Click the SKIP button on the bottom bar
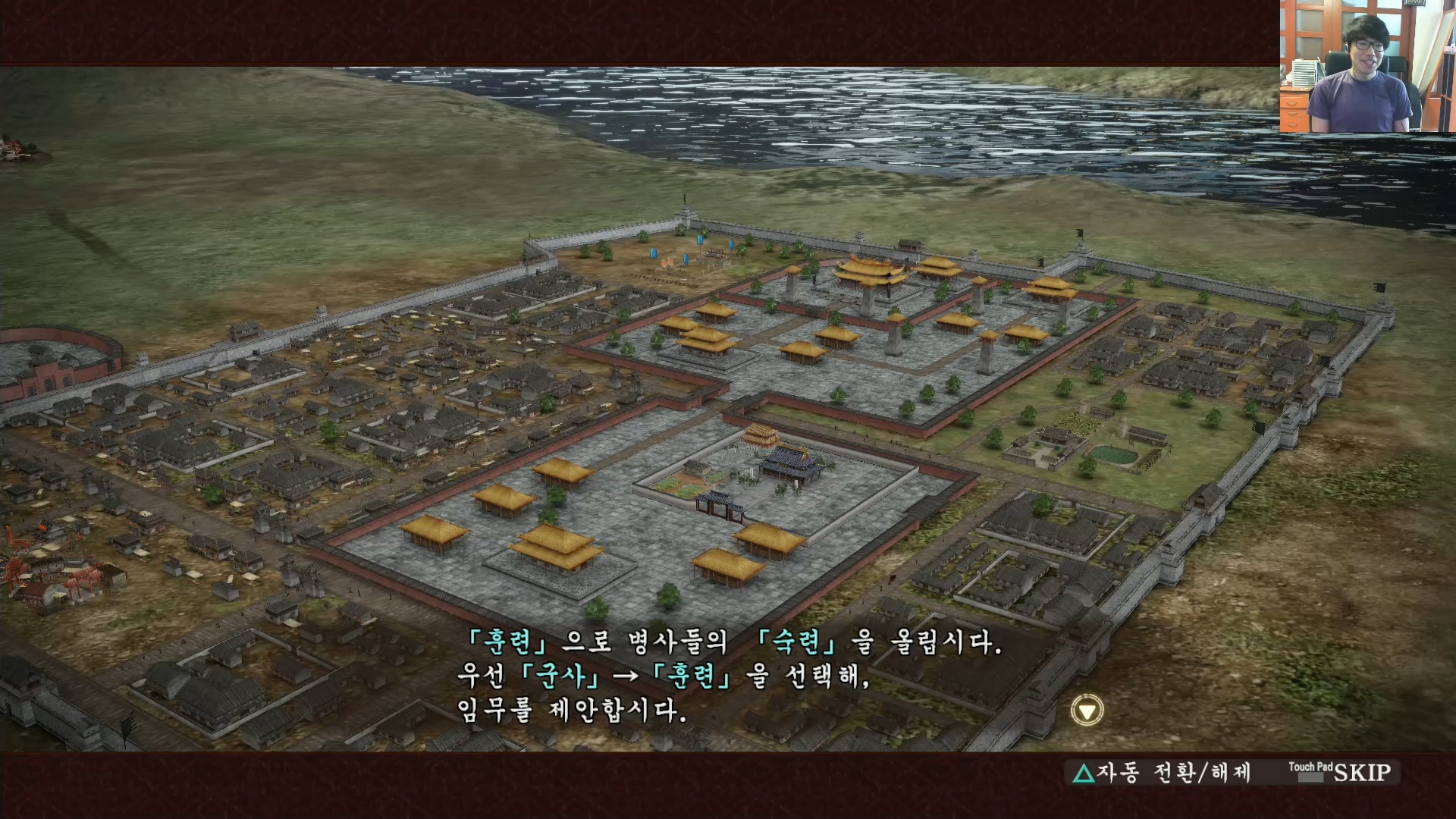 click(1365, 772)
